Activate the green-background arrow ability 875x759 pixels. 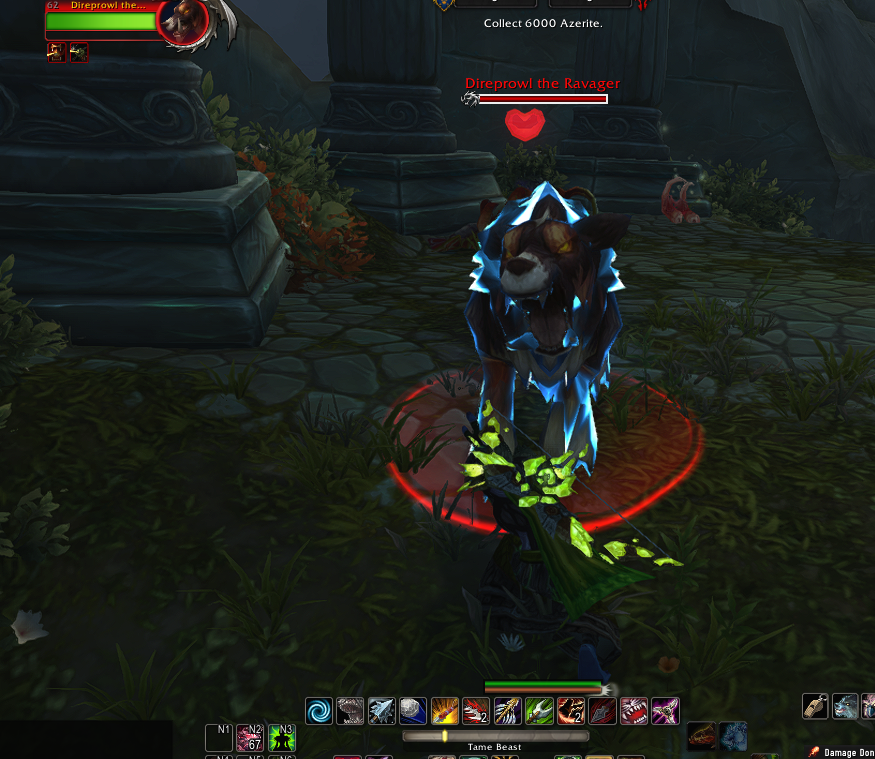coord(539,711)
